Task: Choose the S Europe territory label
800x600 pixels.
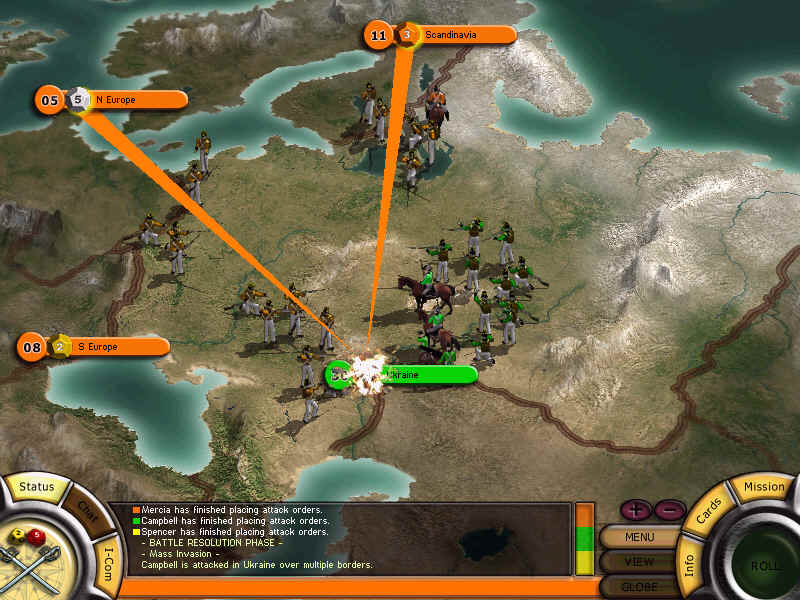Action: pos(118,347)
